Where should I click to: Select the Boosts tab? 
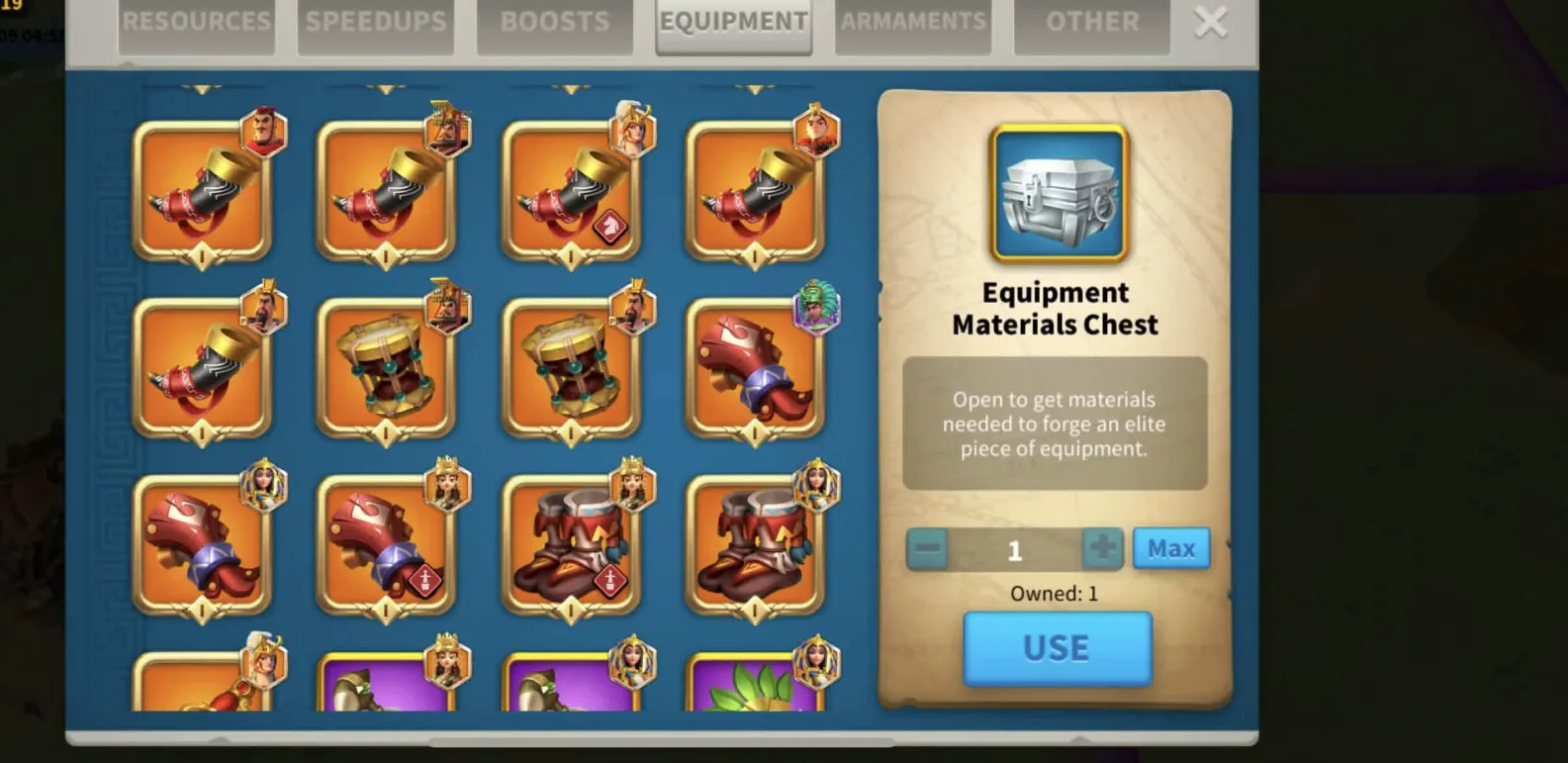click(x=555, y=23)
